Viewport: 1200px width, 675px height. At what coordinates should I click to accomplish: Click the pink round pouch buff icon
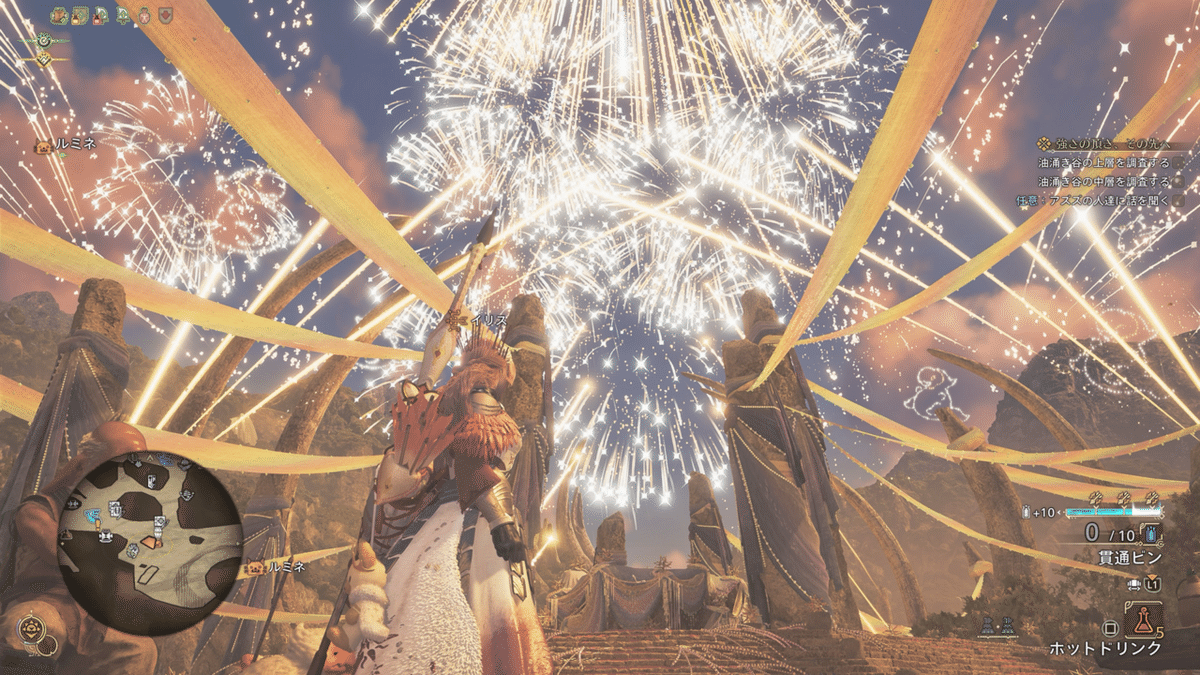tap(144, 14)
